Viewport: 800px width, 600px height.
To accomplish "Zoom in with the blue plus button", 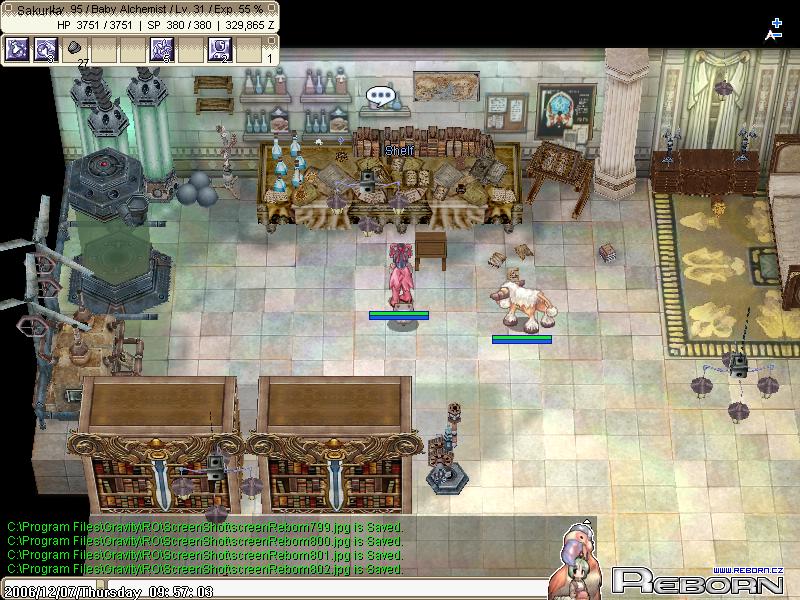I will point(776,22).
